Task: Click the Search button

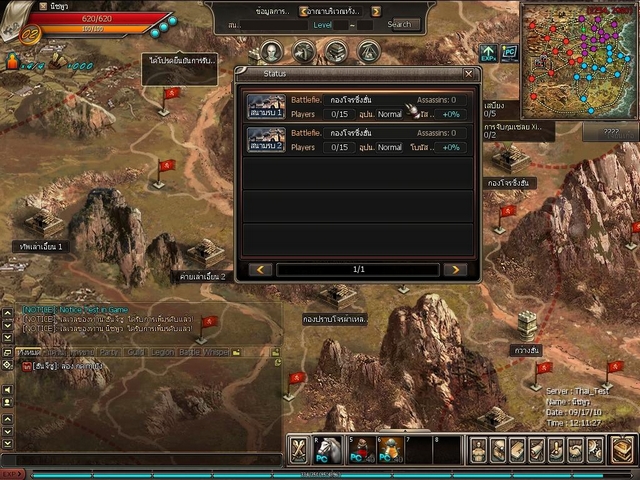Action: [x=399, y=24]
